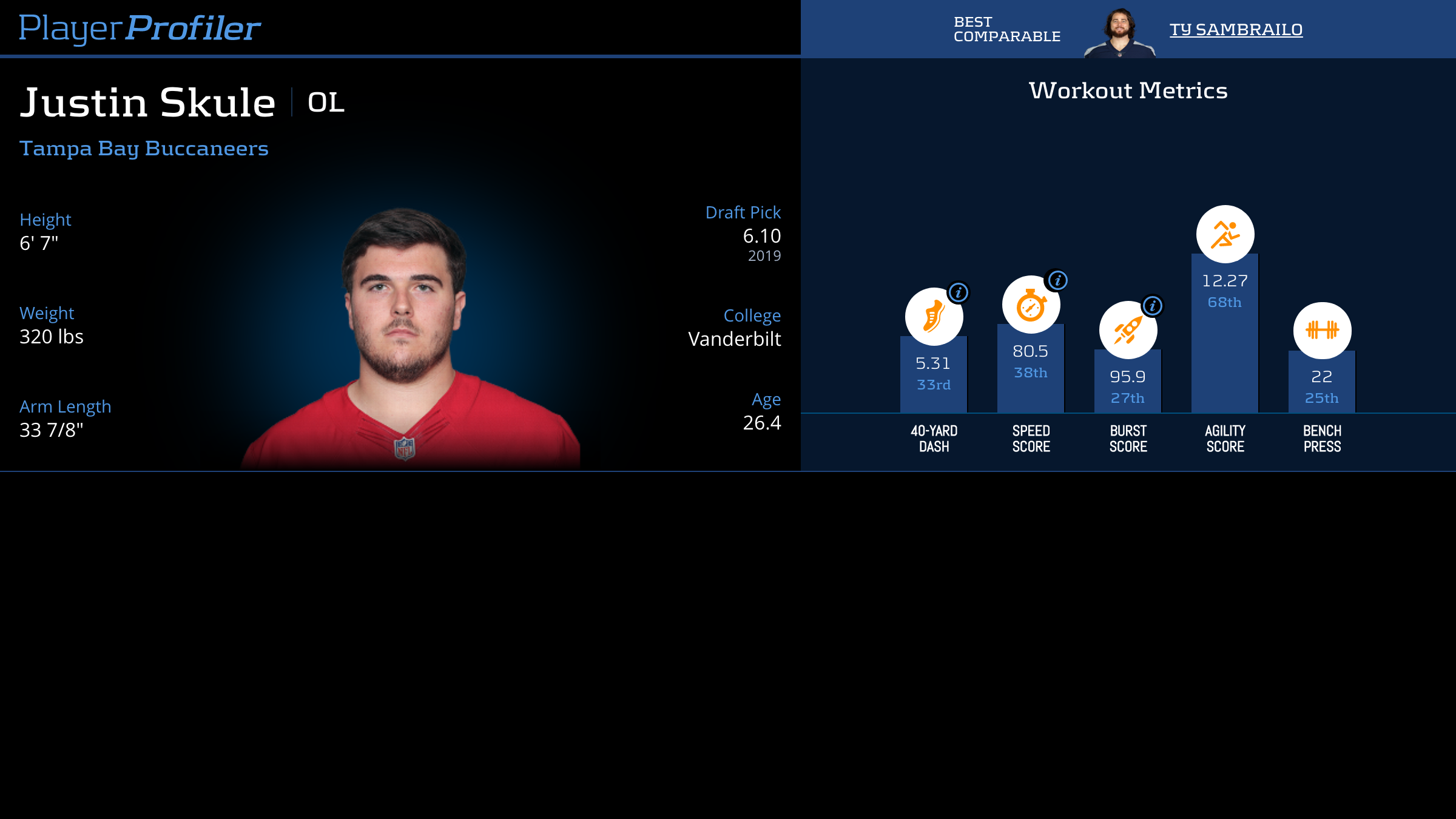Image resolution: width=1456 pixels, height=819 pixels.
Task: Show info for the 40-yard dash metric
Action: point(959,293)
